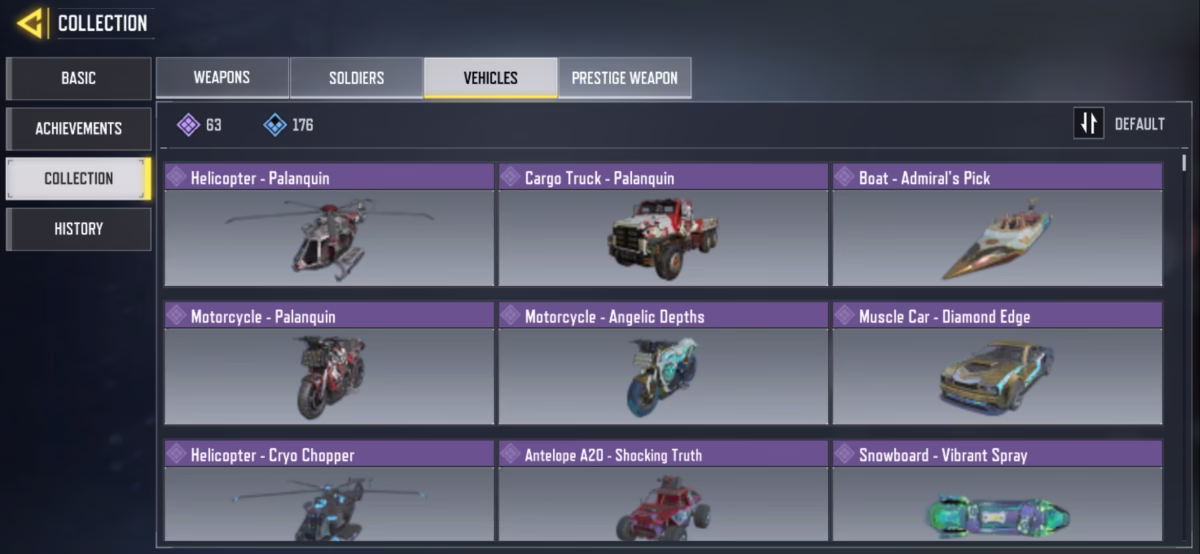Select the Collection sidebar entry

tap(78, 178)
